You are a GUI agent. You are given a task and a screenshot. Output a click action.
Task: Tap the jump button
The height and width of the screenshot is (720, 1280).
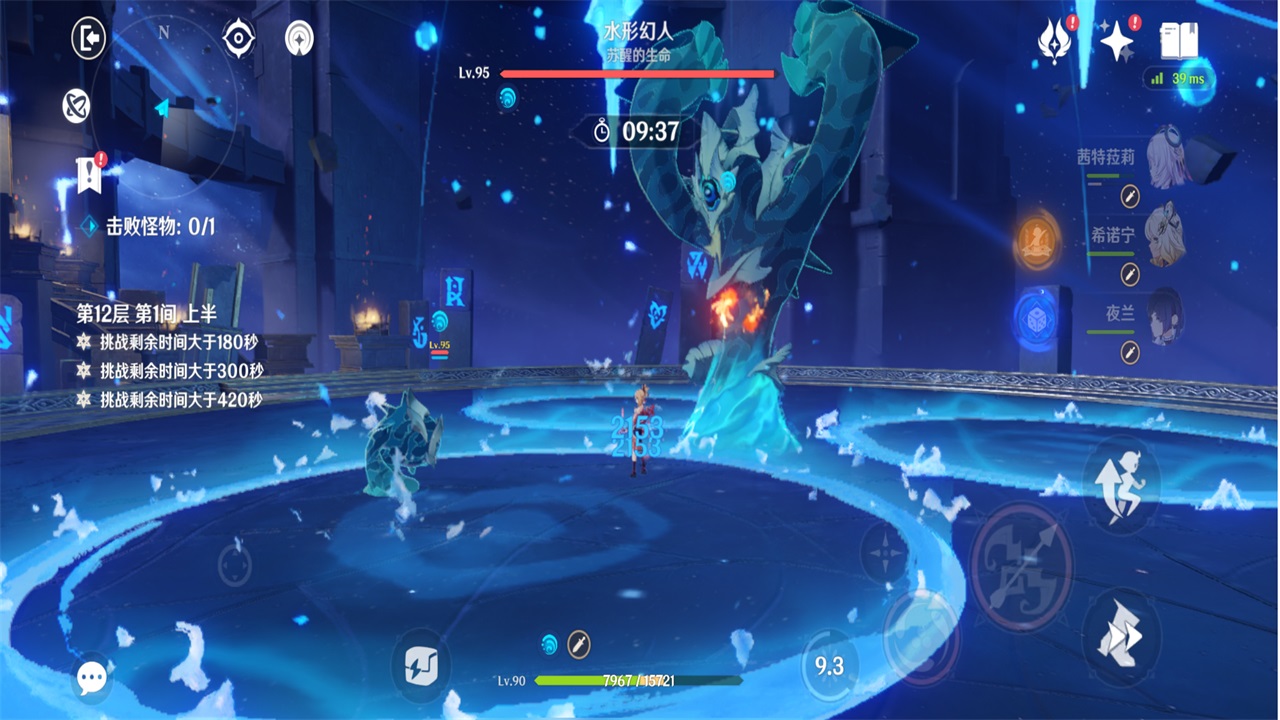click(1120, 485)
